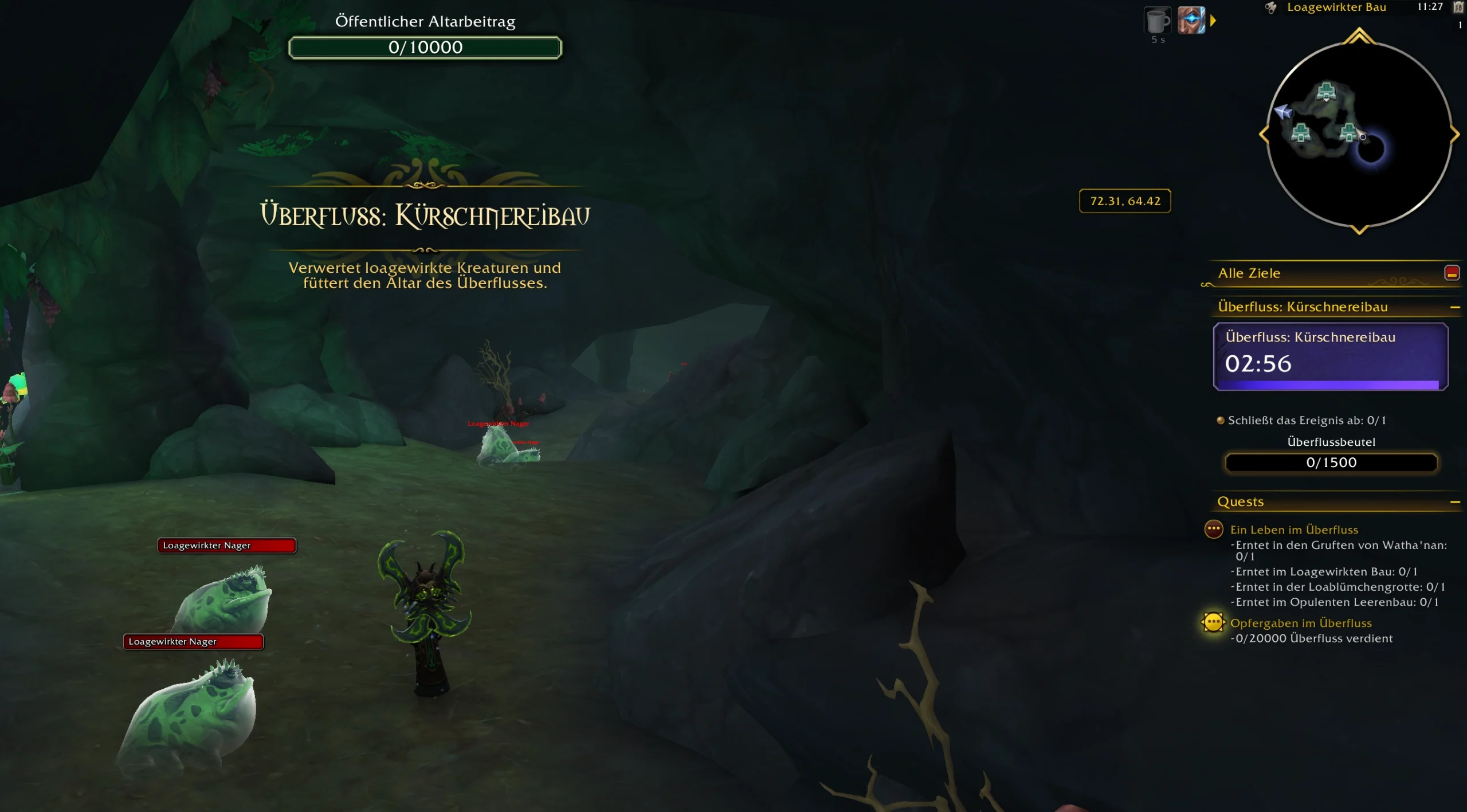This screenshot has width=1467, height=812.
Task: Click the dark red quest icon for Ein Leben
Action: pos(1213,529)
